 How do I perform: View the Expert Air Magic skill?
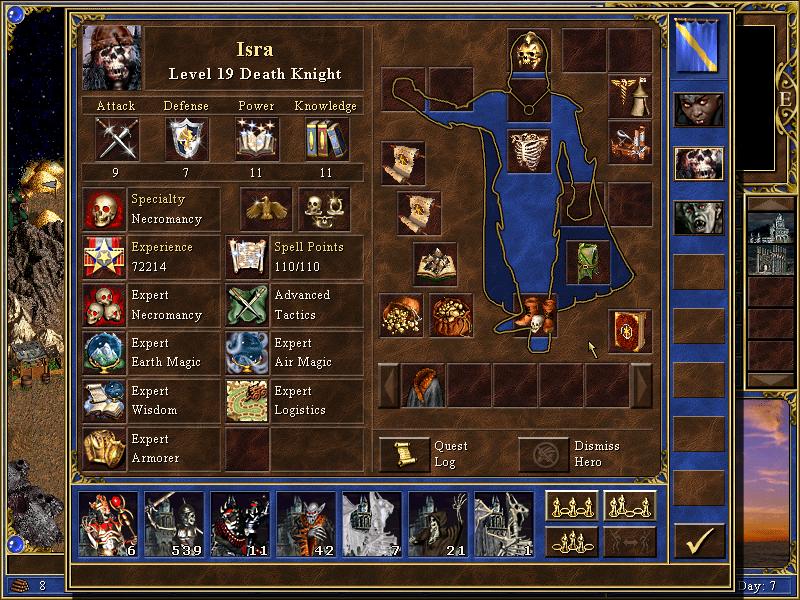coord(248,353)
